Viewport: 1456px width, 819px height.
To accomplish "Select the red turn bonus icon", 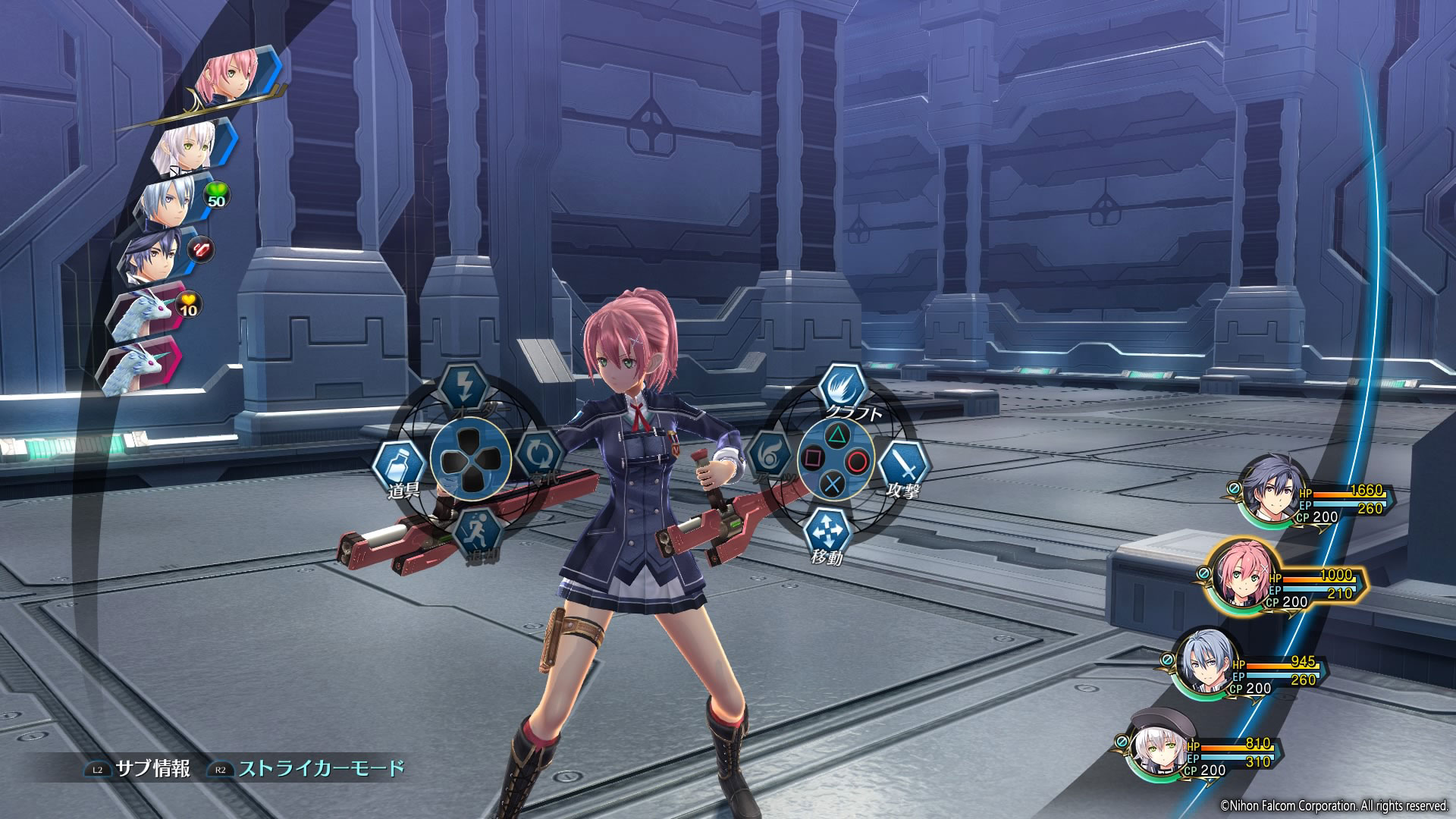I will click(202, 249).
